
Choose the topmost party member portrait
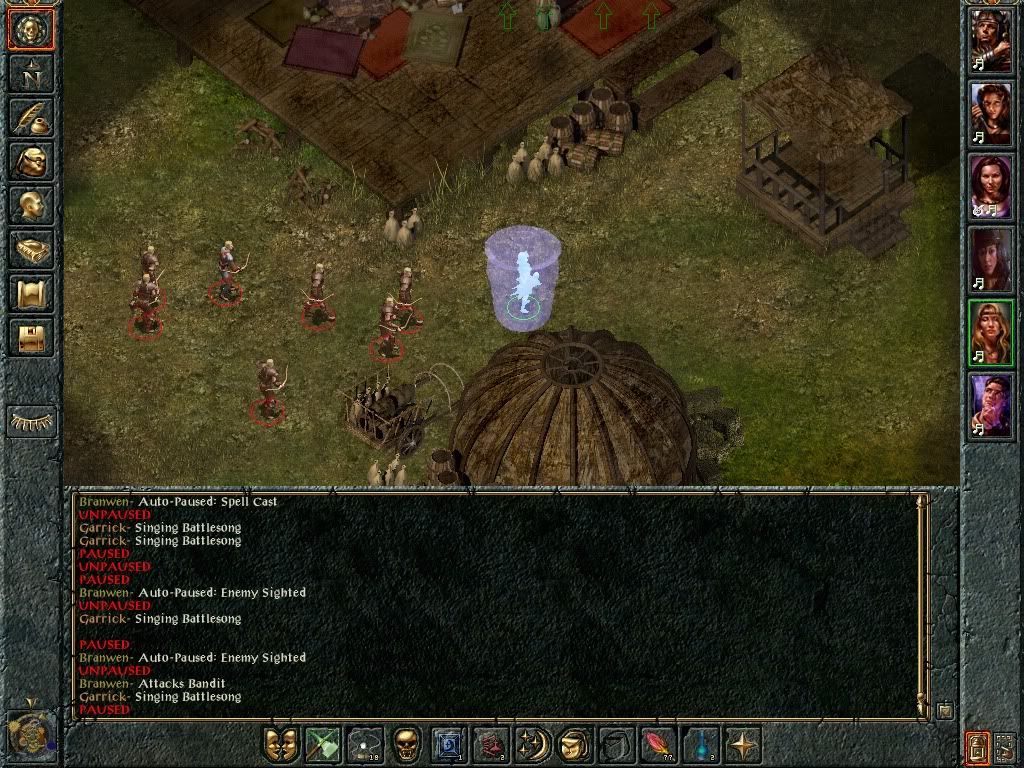click(991, 40)
